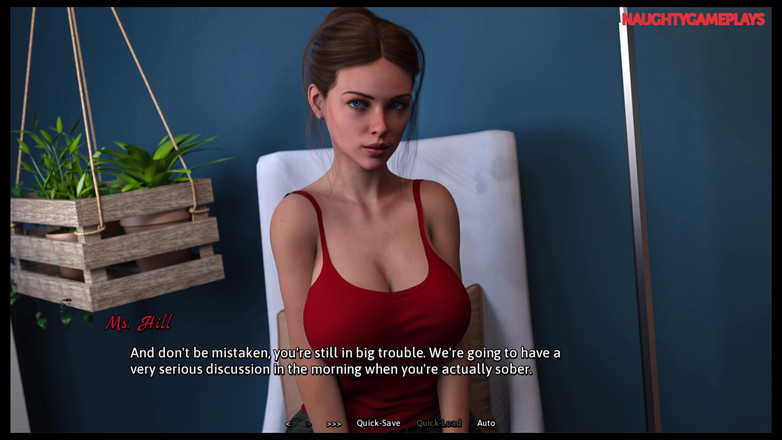
Task: Toggle Auto dialogue advance
Action: click(486, 423)
